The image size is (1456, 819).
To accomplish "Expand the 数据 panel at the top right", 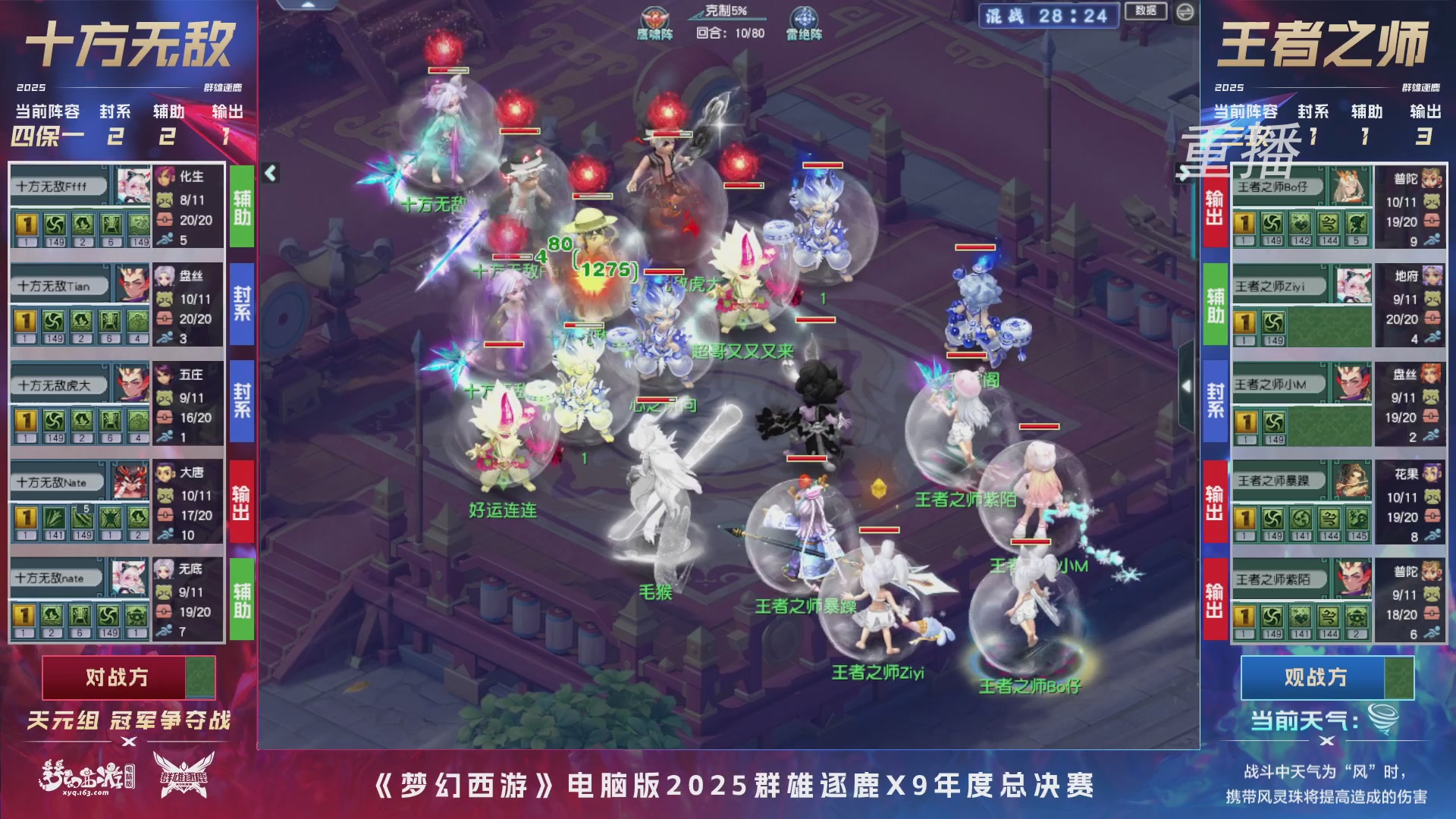I will pos(1147,9).
